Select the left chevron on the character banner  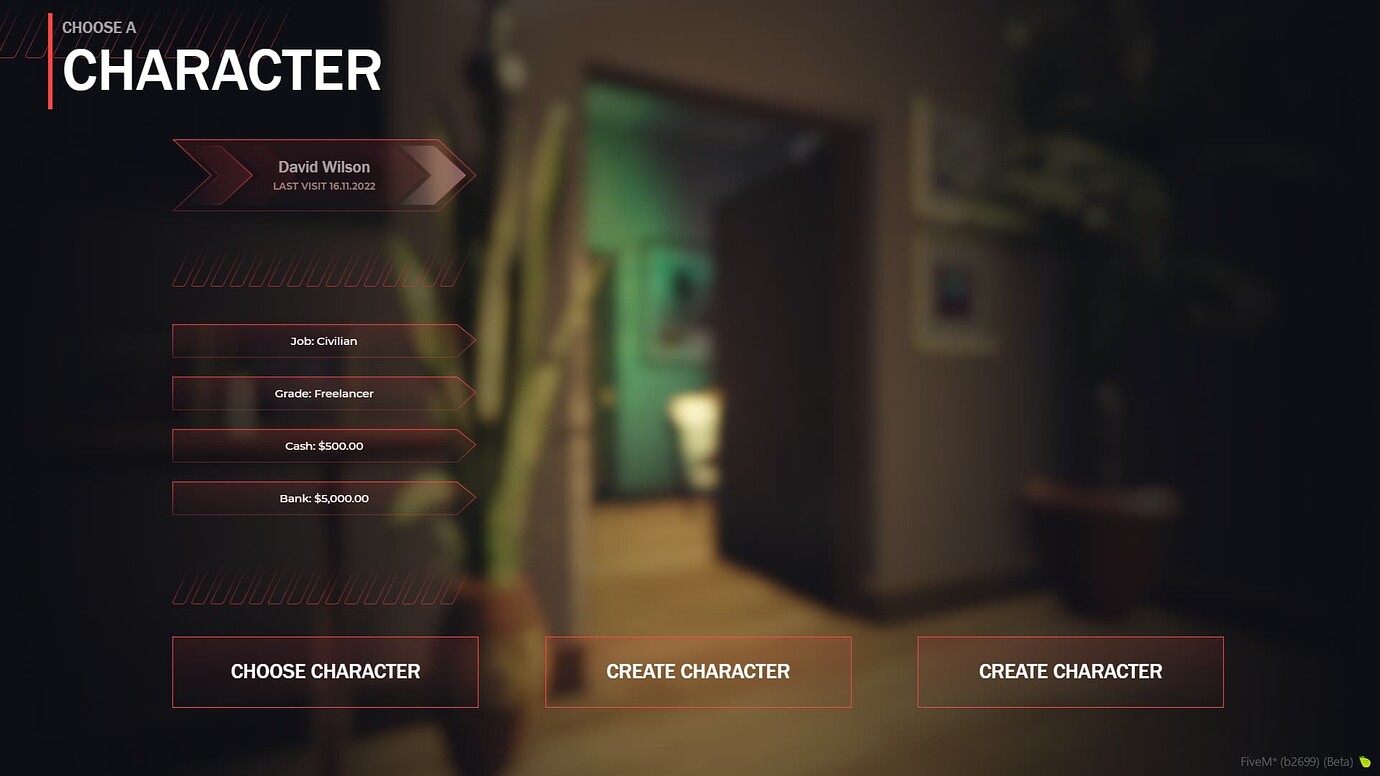pyautogui.click(x=213, y=175)
